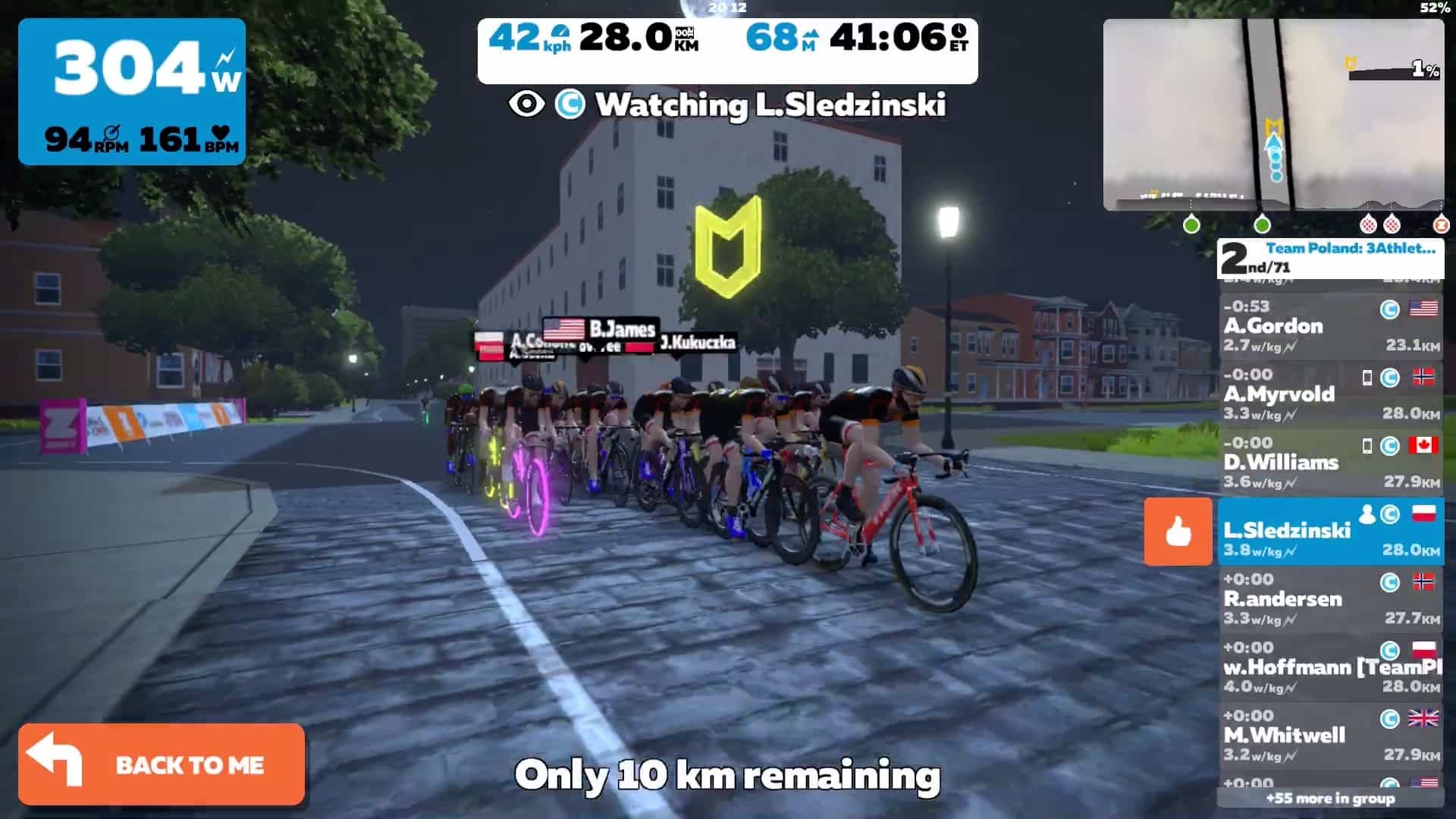The width and height of the screenshot is (1456, 819).
Task: Show the +55 more in group
Action: (x=1330, y=799)
